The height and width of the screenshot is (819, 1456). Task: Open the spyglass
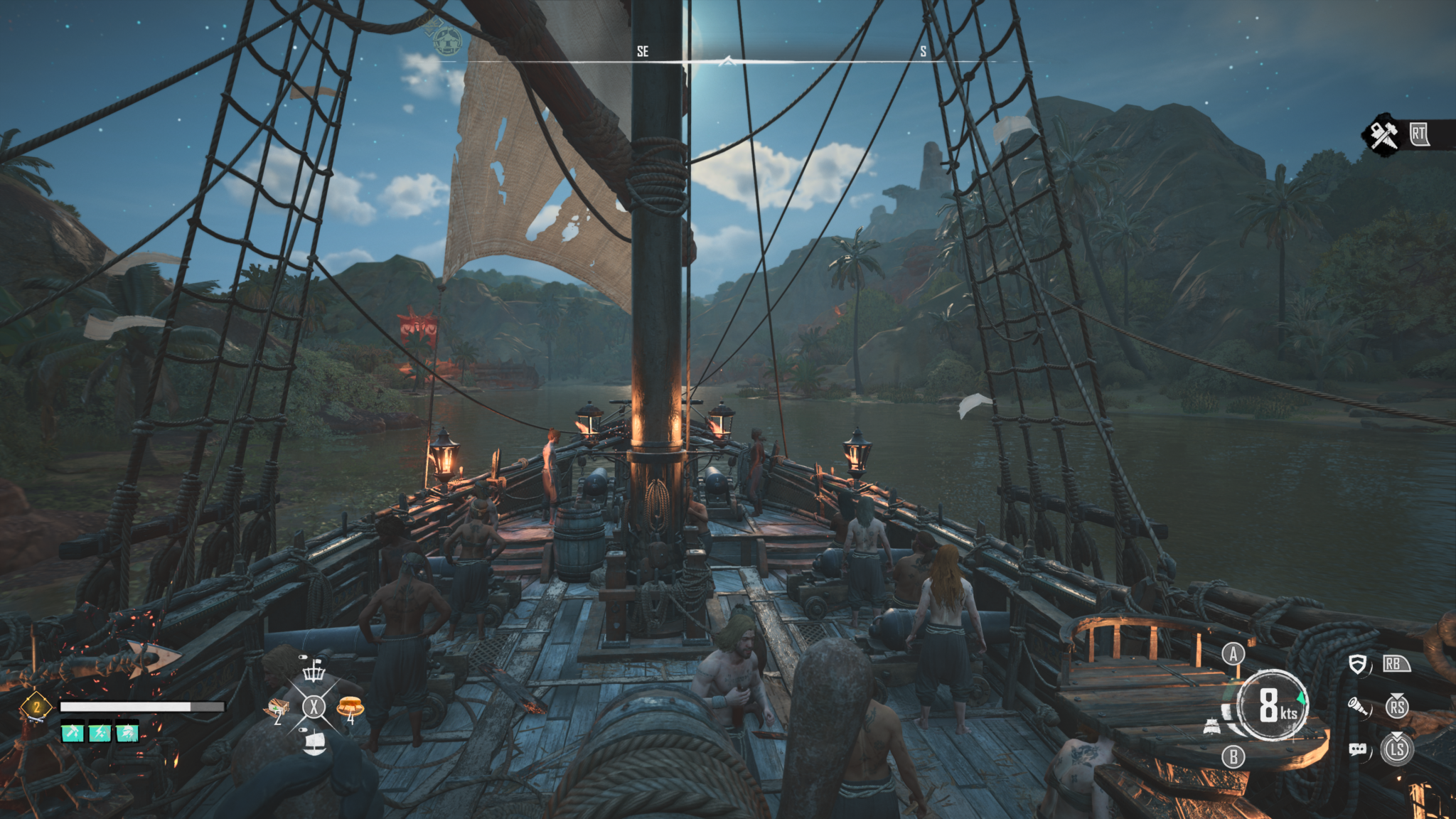(x=1358, y=707)
